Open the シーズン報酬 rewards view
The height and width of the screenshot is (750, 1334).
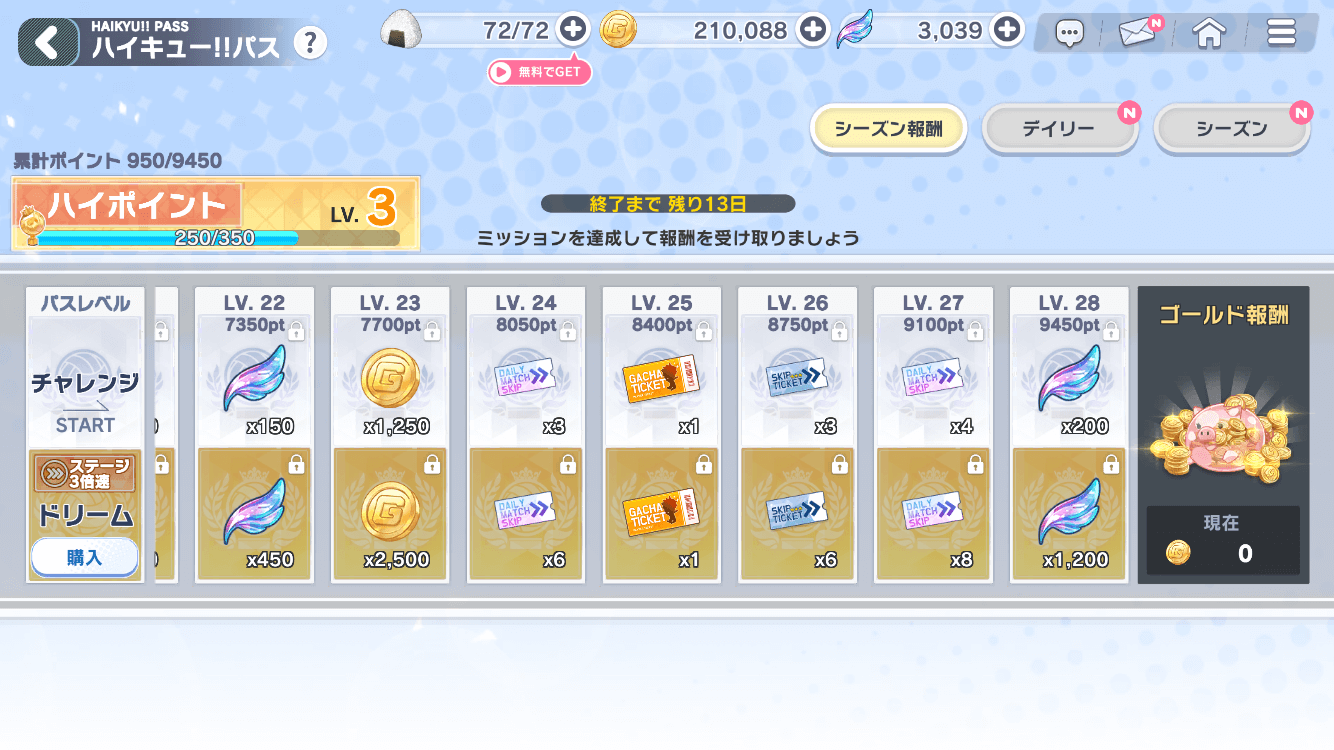tap(888, 127)
